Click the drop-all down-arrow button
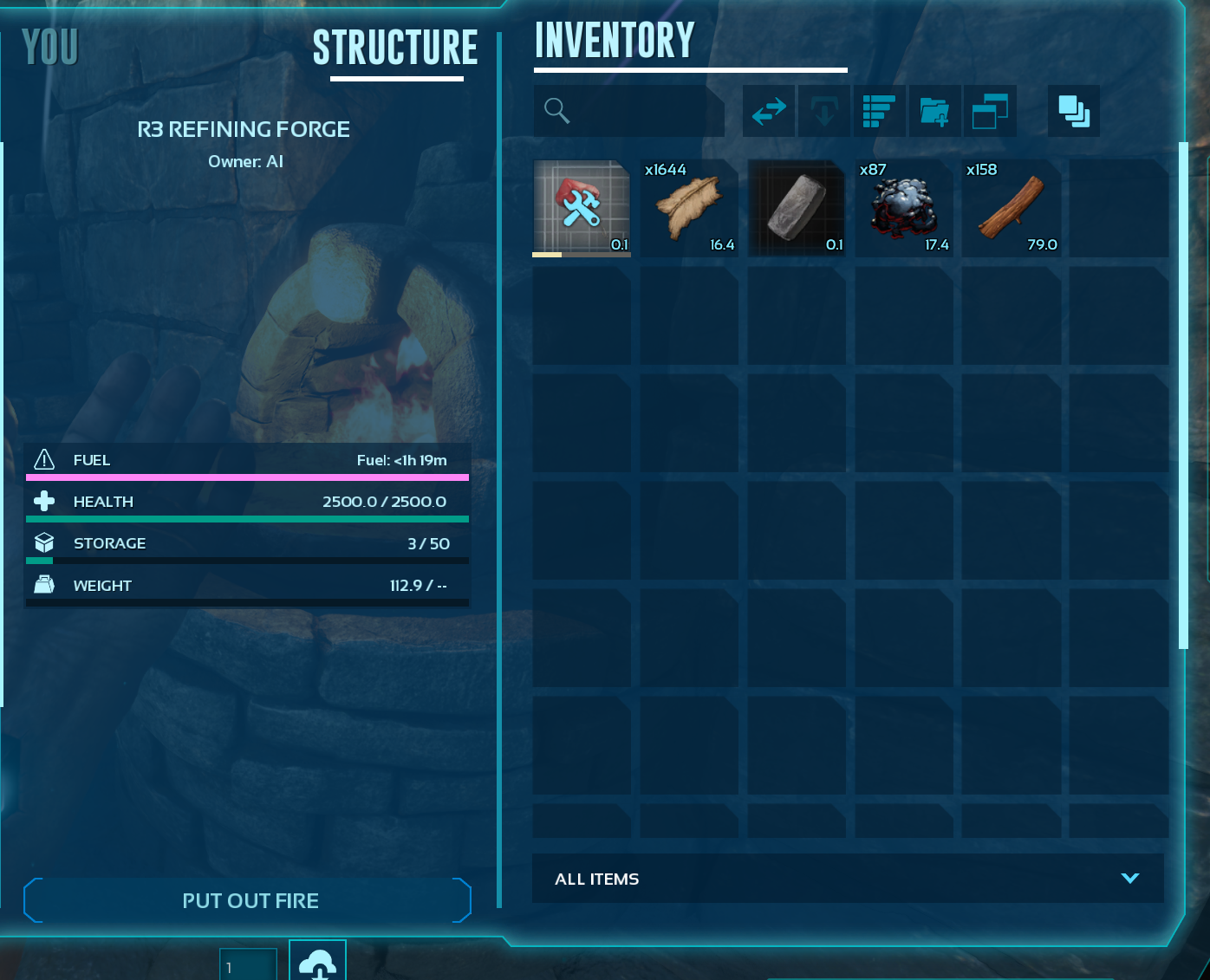The width and height of the screenshot is (1210, 980). pyautogui.click(x=823, y=111)
